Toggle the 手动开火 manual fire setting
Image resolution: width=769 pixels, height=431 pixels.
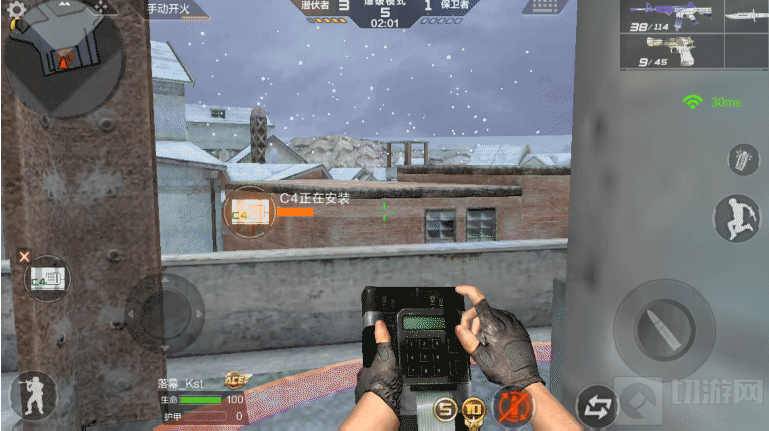pyautogui.click(x=172, y=8)
